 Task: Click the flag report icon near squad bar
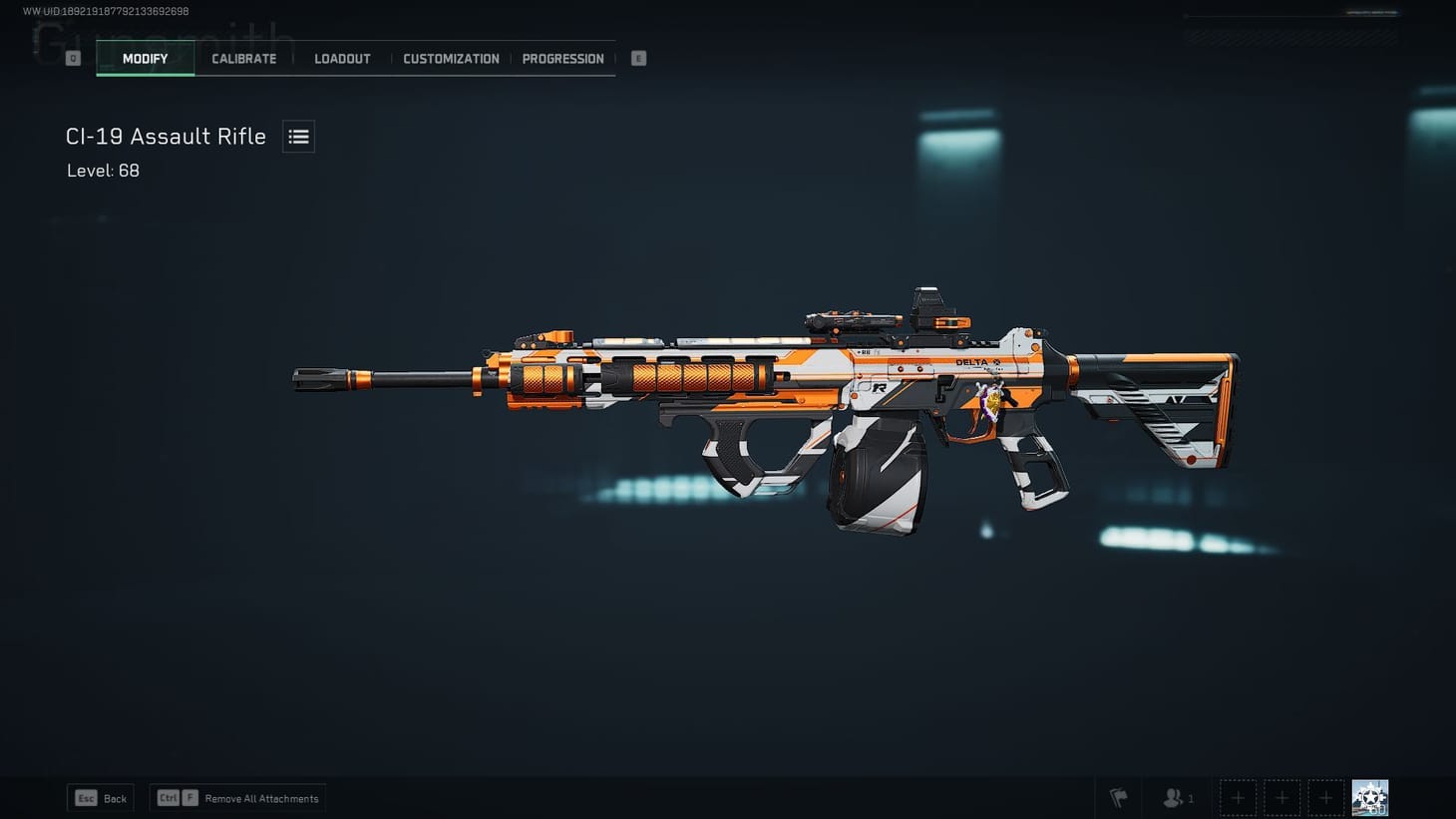(1117, 797)
